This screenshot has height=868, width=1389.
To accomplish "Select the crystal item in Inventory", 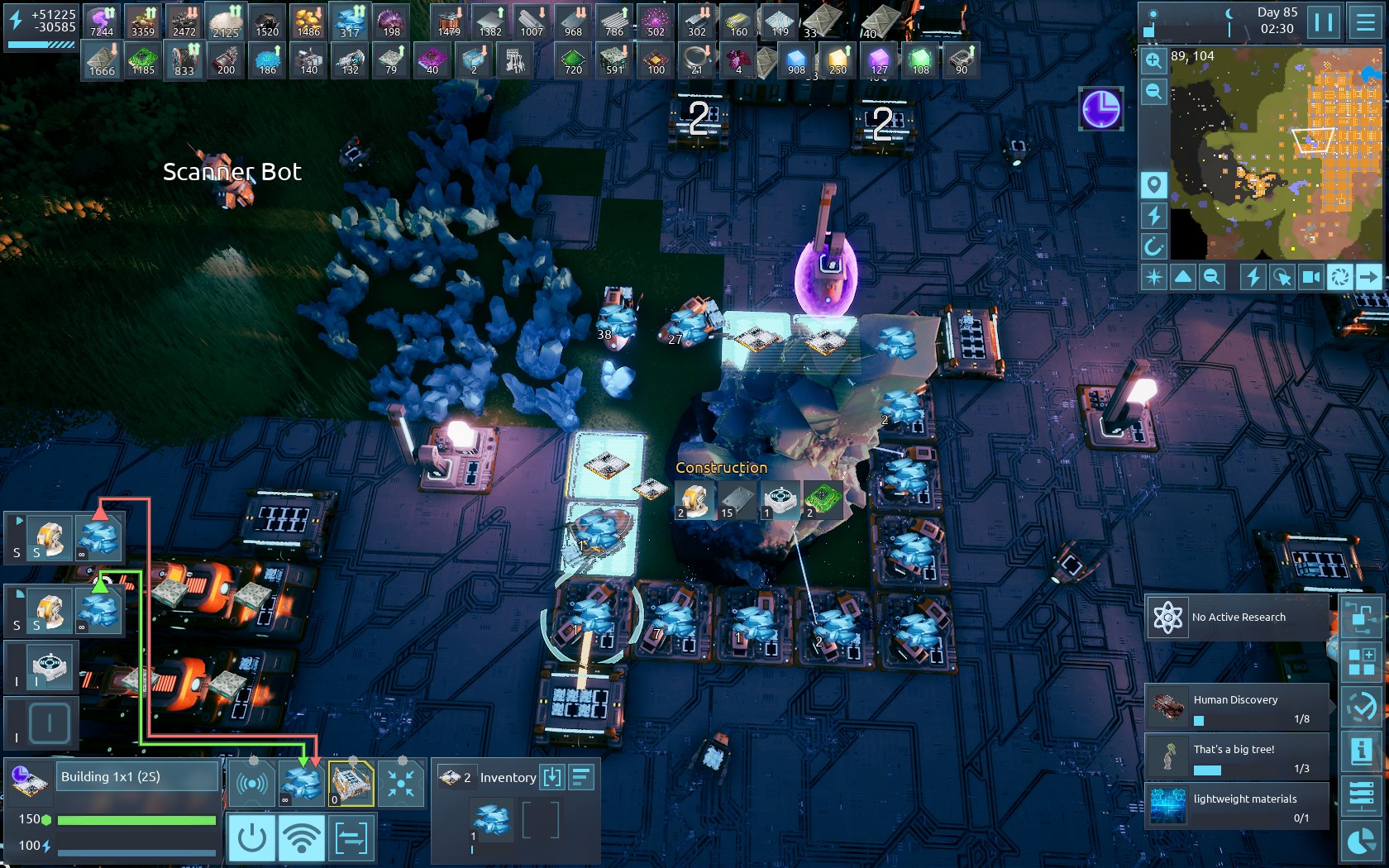I will pos(492,820).
